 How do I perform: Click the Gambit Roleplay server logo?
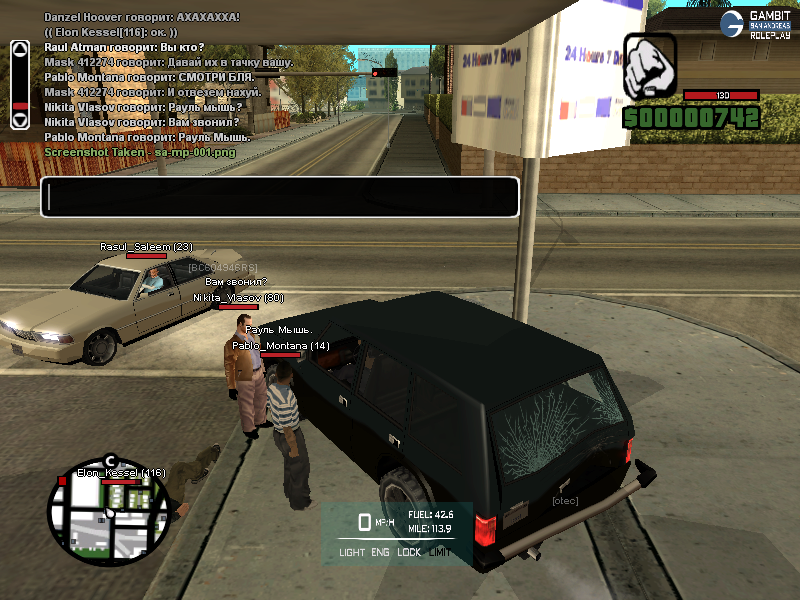coord(756,25)
